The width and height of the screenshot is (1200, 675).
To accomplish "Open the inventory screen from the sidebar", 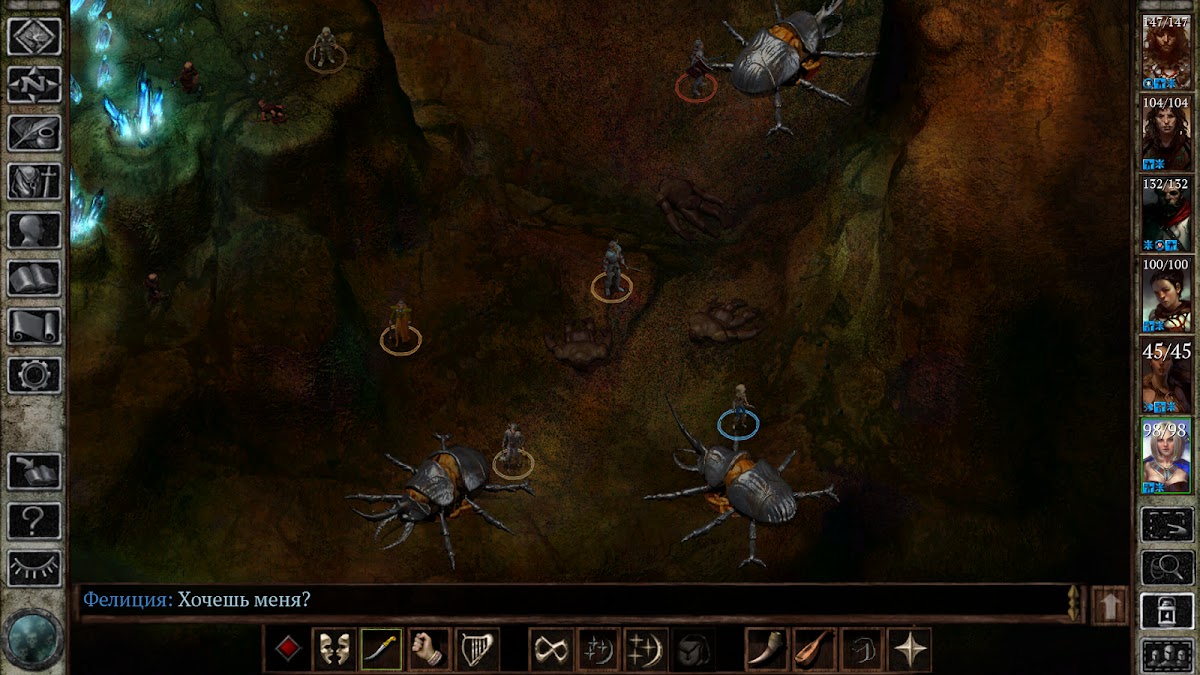I will 34,181.
